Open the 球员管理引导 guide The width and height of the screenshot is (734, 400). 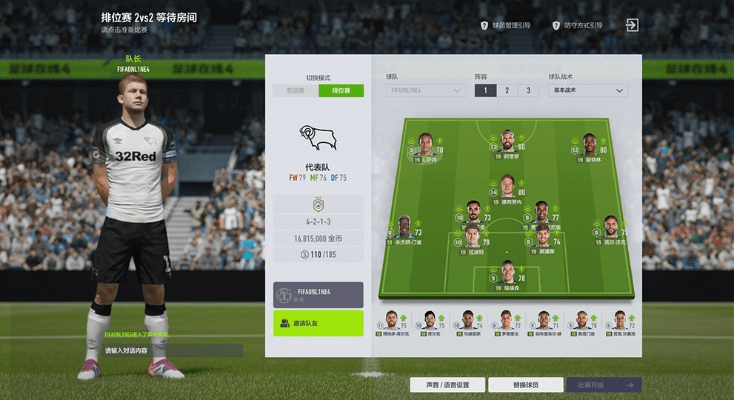(505, 25)
